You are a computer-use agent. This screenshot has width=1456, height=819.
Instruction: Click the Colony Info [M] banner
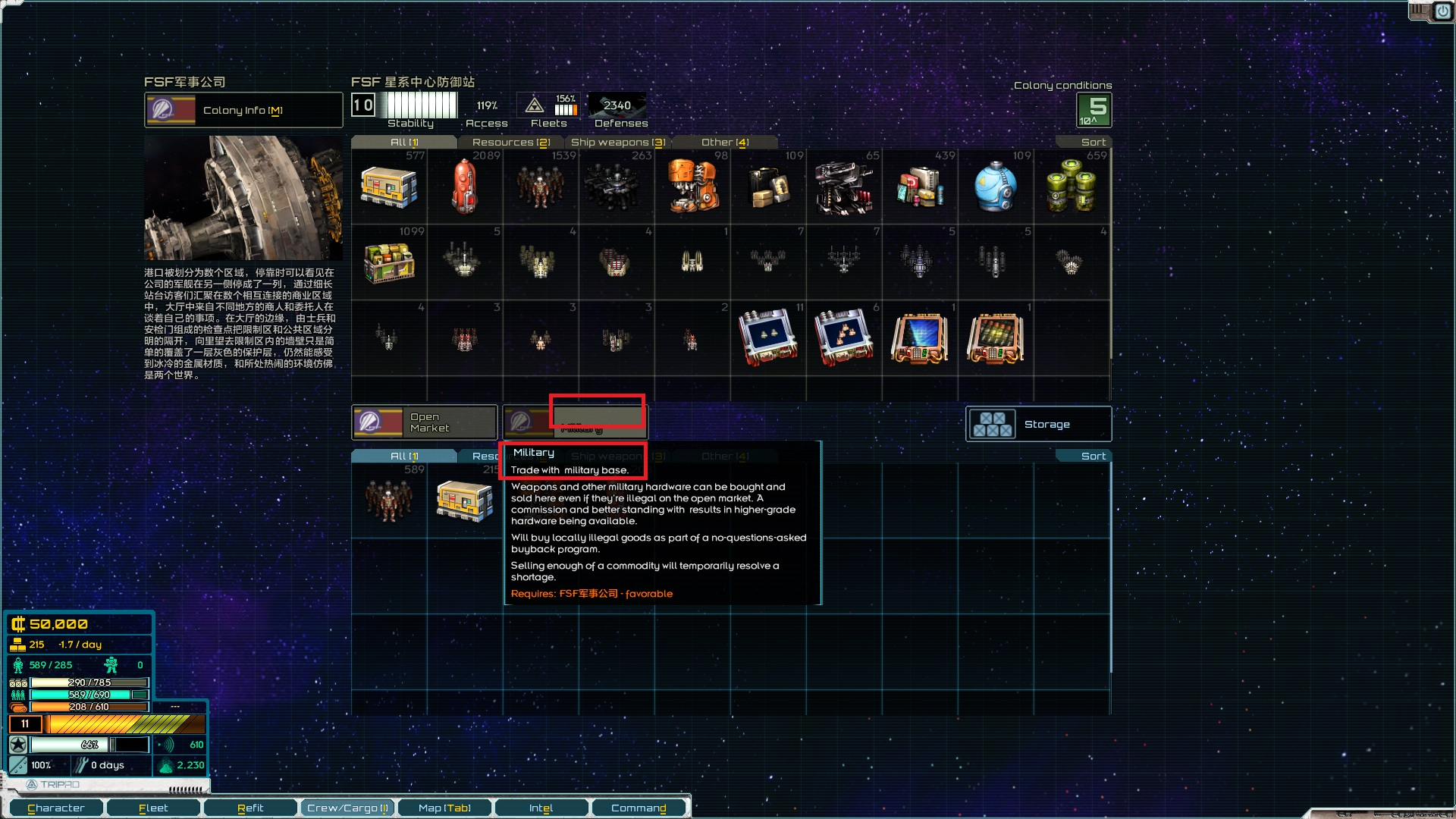coord(243,110)
